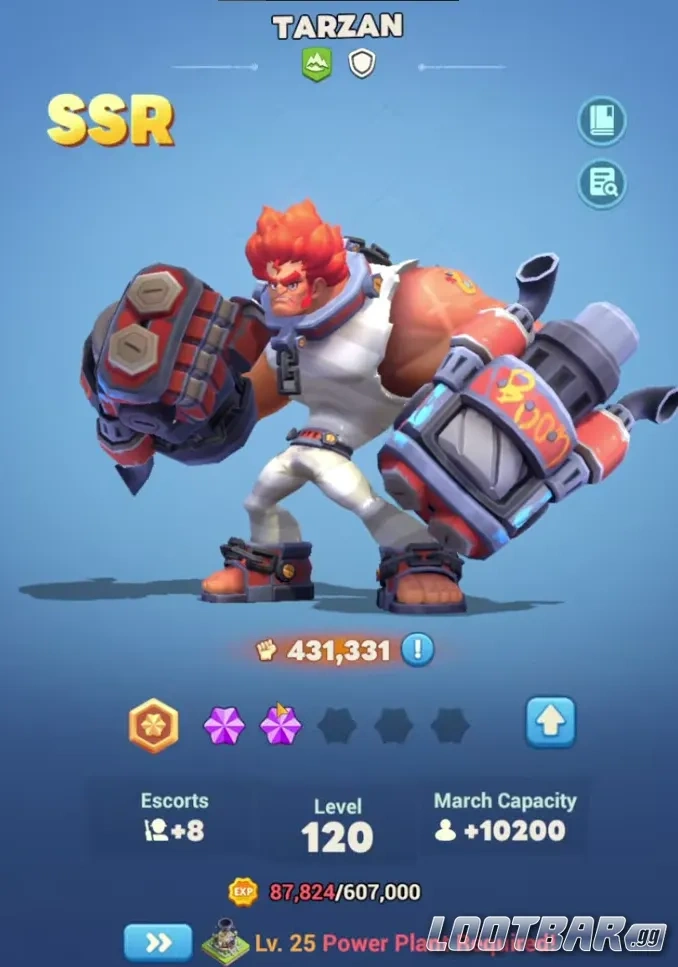This screenshot has width=678, height=967.
Task: Tap the blue upgrade arrow button
Action: [551, 722]
